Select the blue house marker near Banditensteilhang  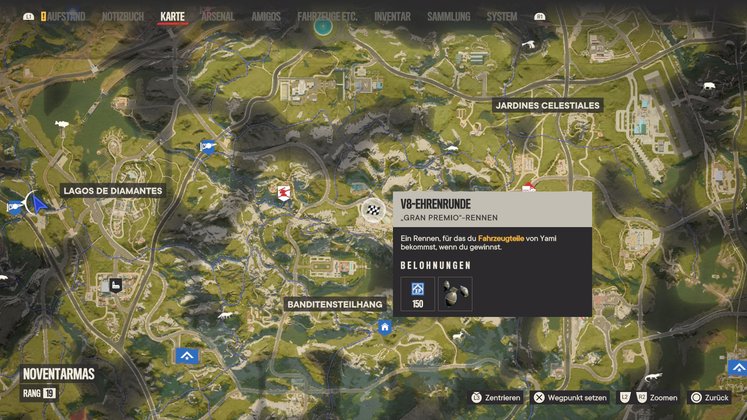coord(384,327)
